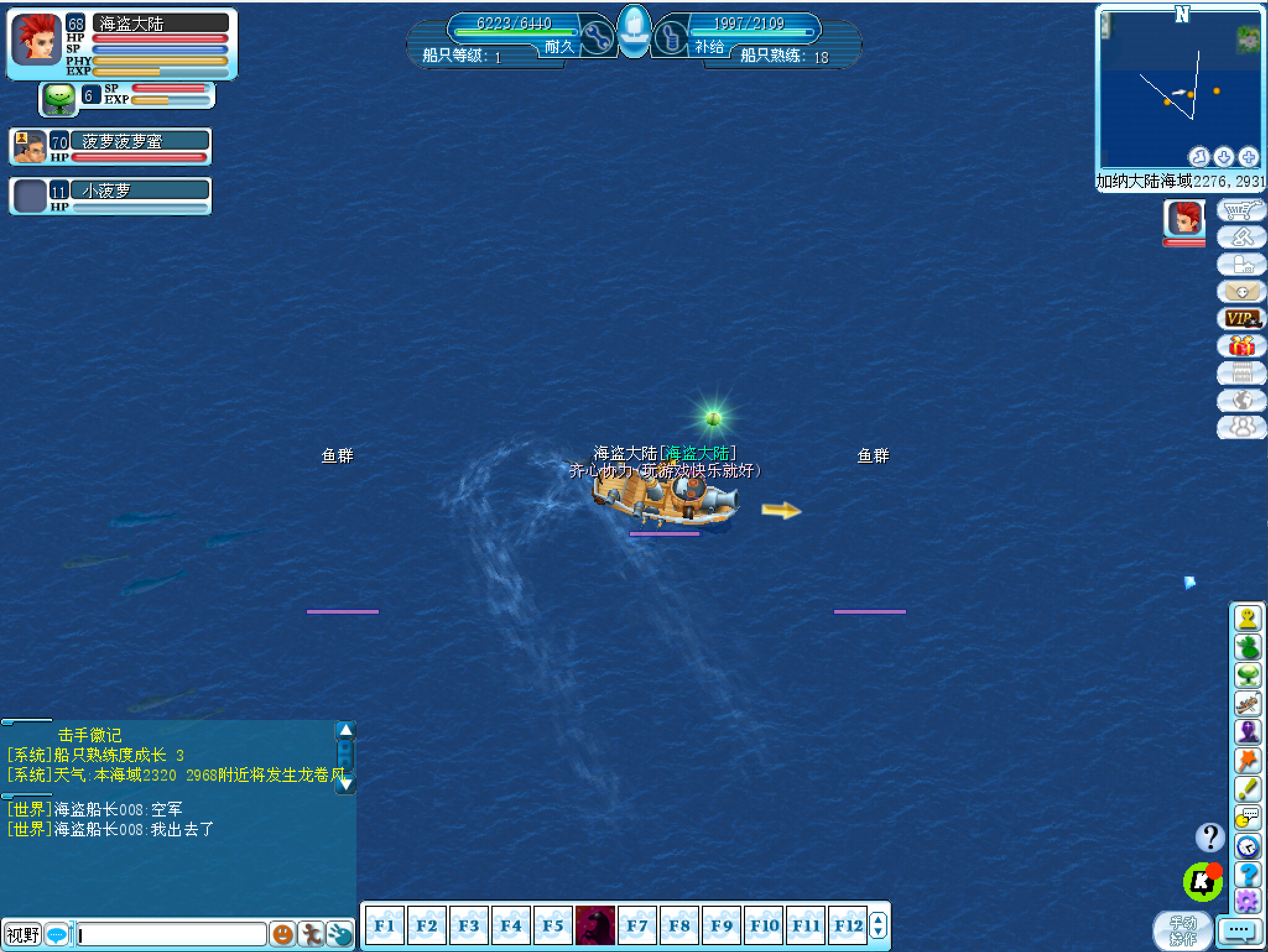Viewport: 1268px width, 952px height.
Task: Open the VIP membership panel
Action: [1242, 319]
